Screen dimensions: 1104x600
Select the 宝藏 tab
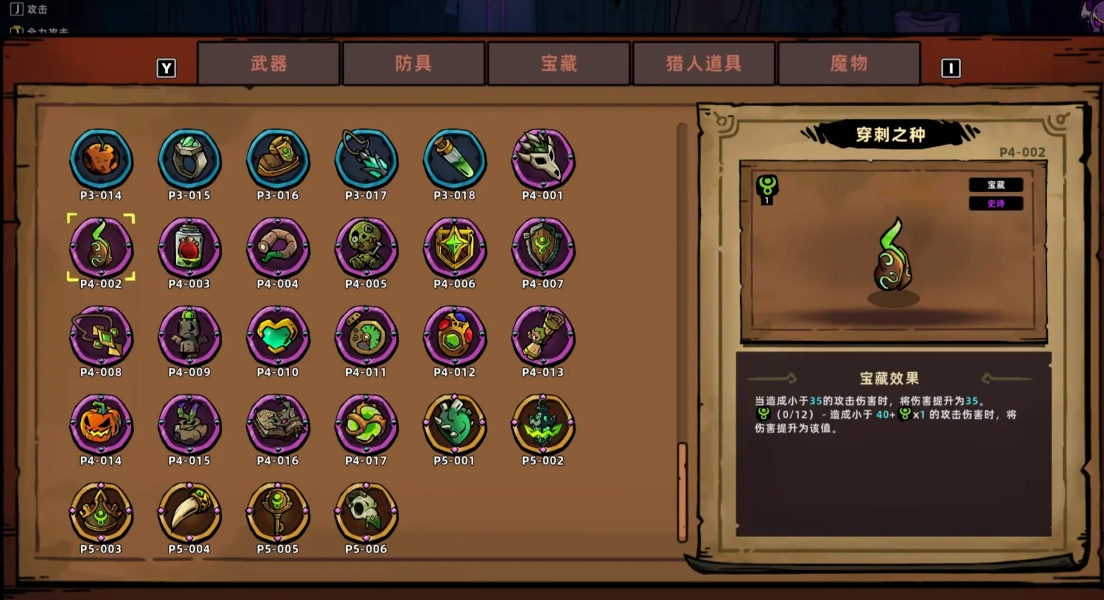559,64
